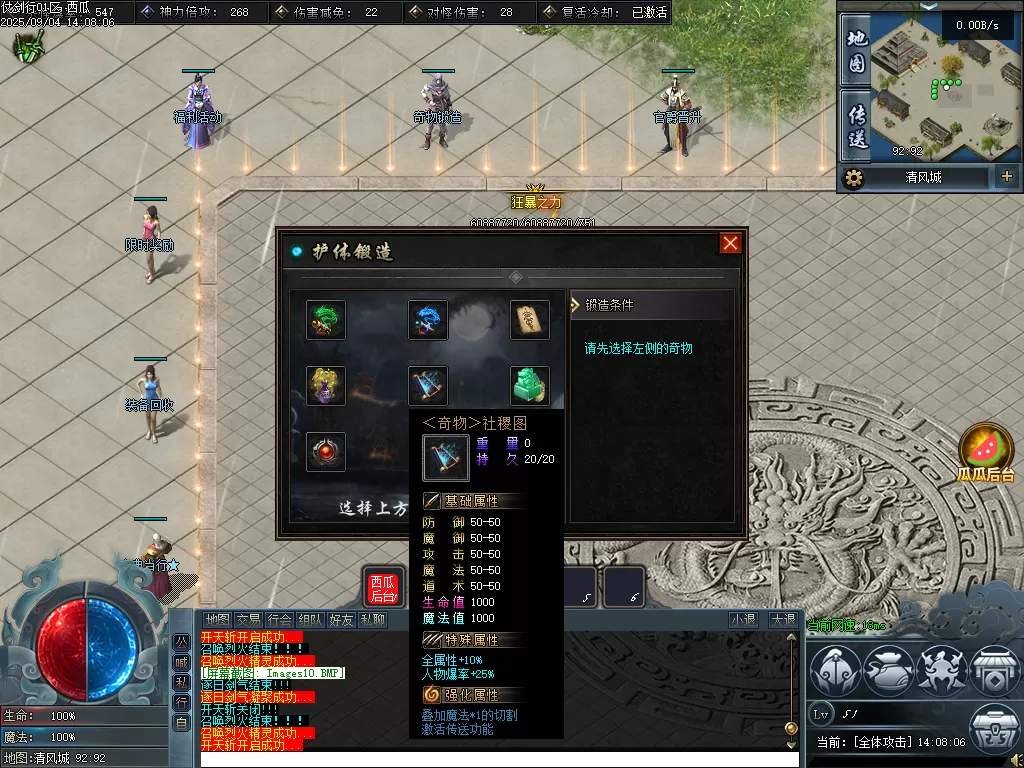Click the 小退 logout button
The height and width of the screenshot is (768, 1024).
coord(743,620)
